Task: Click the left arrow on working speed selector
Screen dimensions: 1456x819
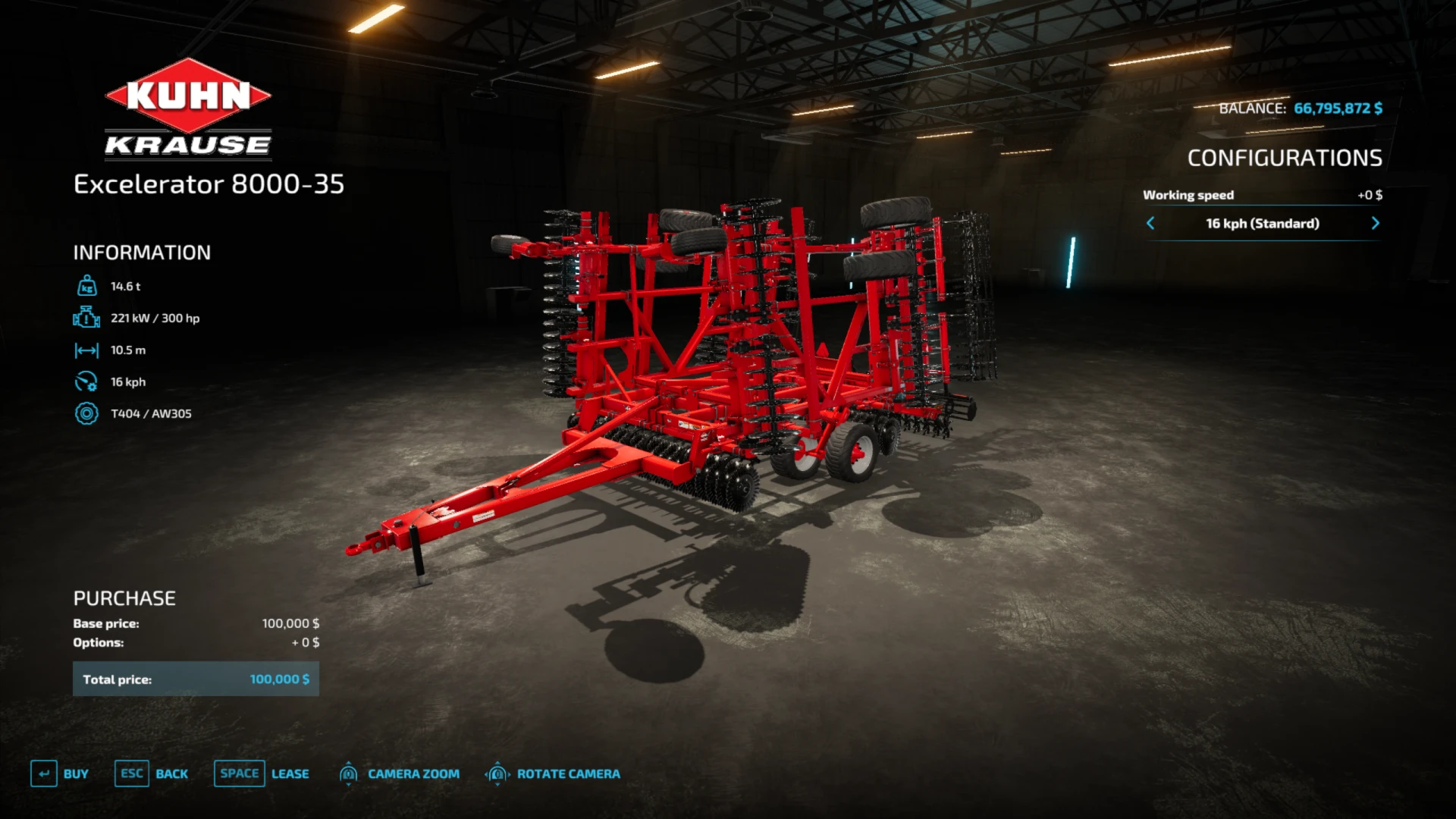Action: click(1151, 223)
